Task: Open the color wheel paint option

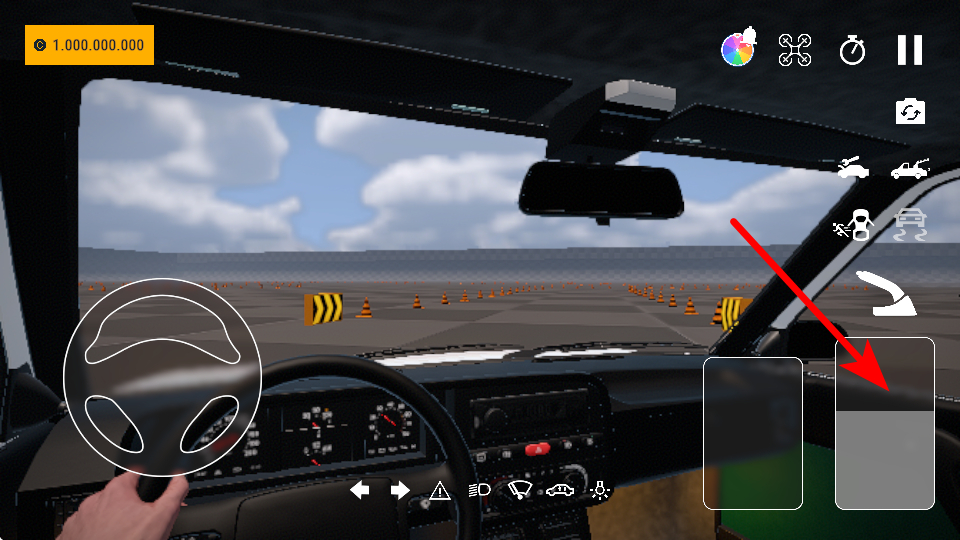Action: [x=739, y=49]
